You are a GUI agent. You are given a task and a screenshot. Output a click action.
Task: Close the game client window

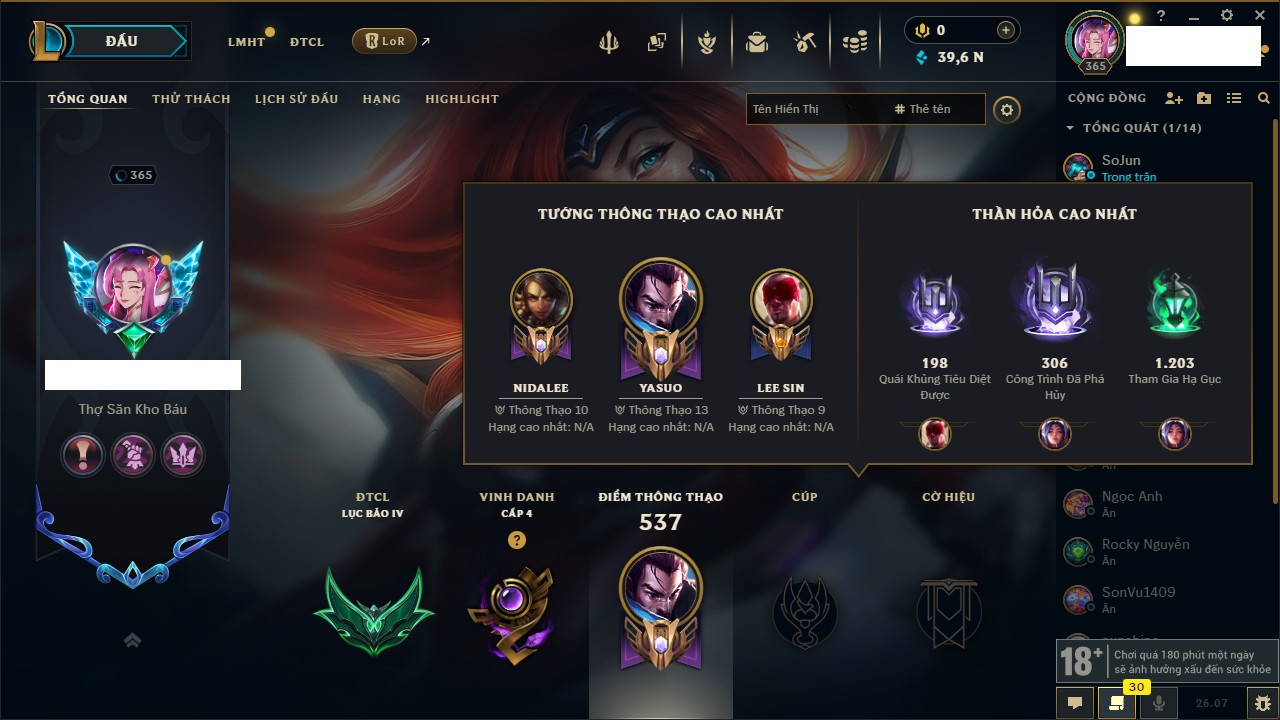[x=1258, y=15]
